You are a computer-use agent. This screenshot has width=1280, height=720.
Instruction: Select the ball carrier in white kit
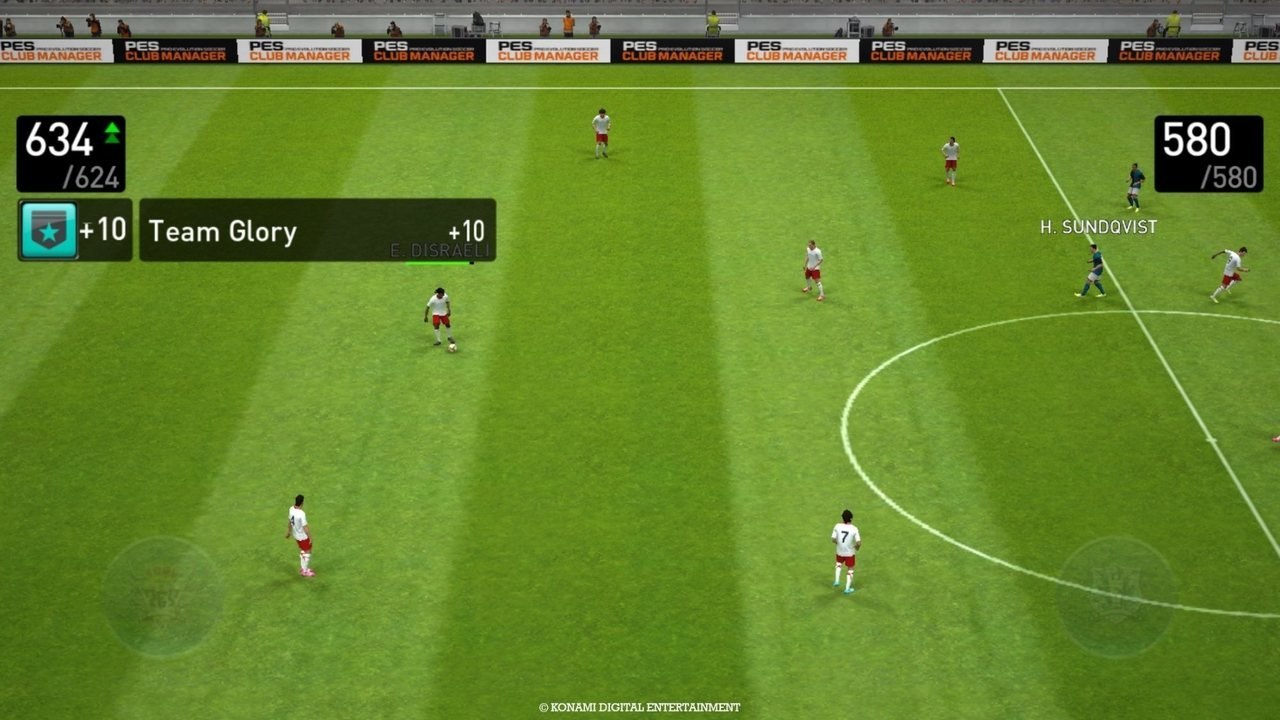point(438,315)
